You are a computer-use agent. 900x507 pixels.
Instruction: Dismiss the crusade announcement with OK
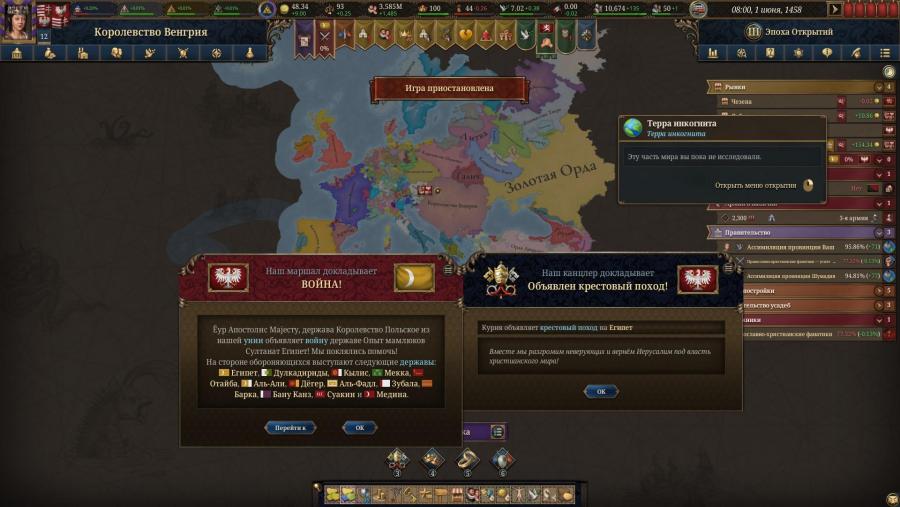click(x=601, y=391)
